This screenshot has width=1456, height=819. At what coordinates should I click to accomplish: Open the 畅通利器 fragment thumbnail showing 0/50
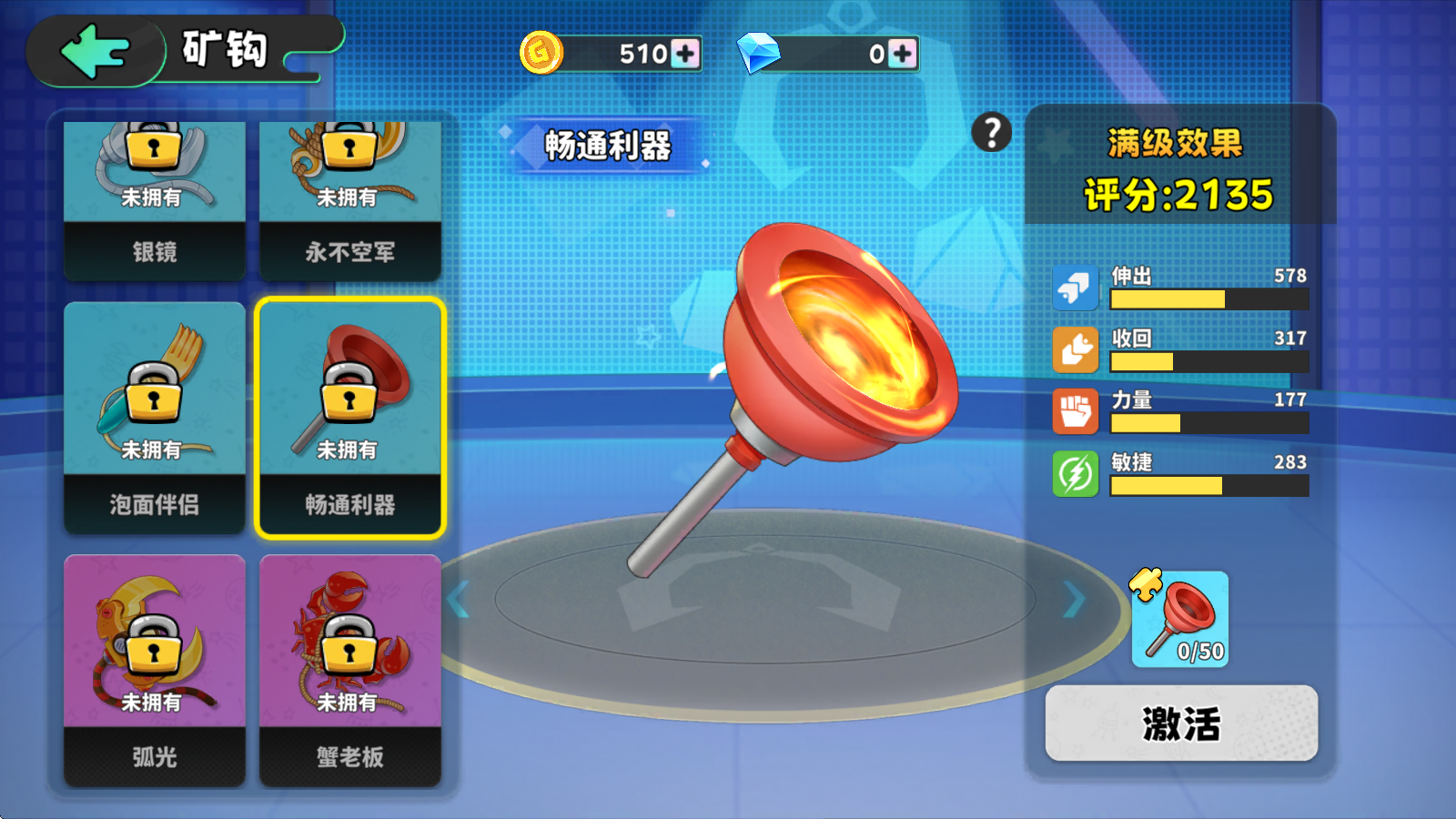(1178, 619)
